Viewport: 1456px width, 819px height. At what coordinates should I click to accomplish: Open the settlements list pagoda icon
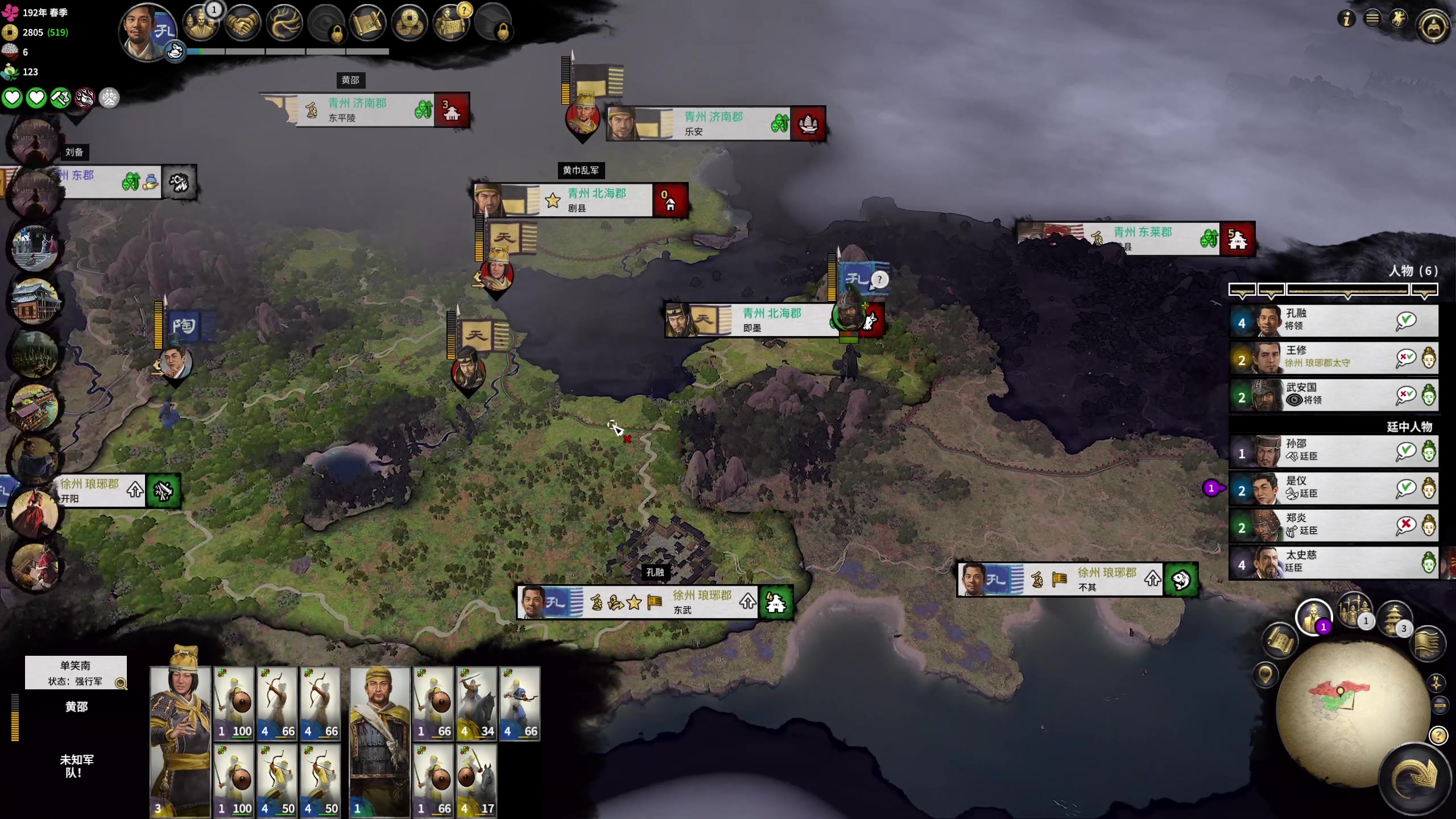point(1393,617)
